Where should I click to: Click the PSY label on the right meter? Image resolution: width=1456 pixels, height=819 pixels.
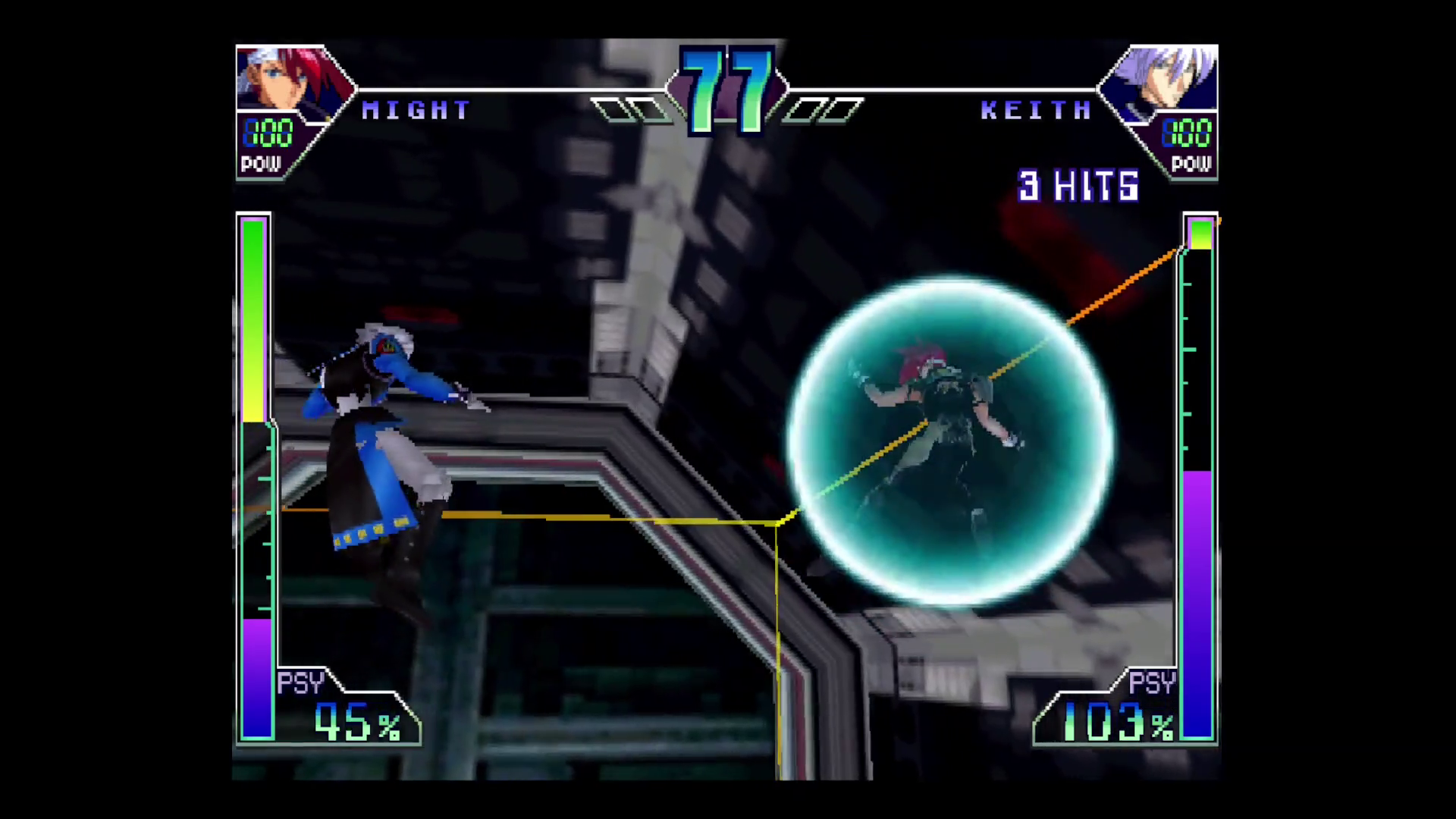(1153, 682)
